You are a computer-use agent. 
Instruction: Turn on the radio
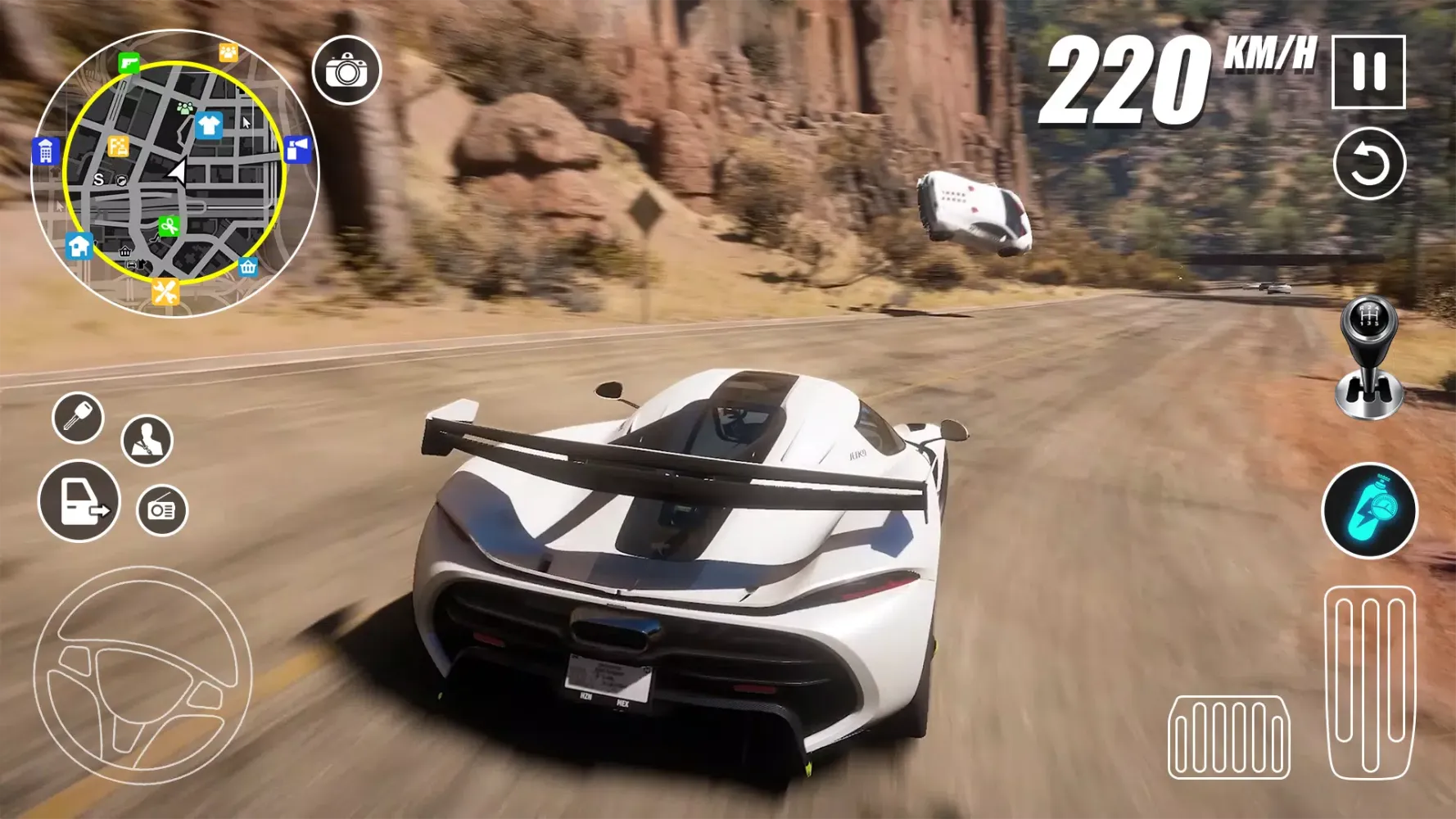pos(162,509)
